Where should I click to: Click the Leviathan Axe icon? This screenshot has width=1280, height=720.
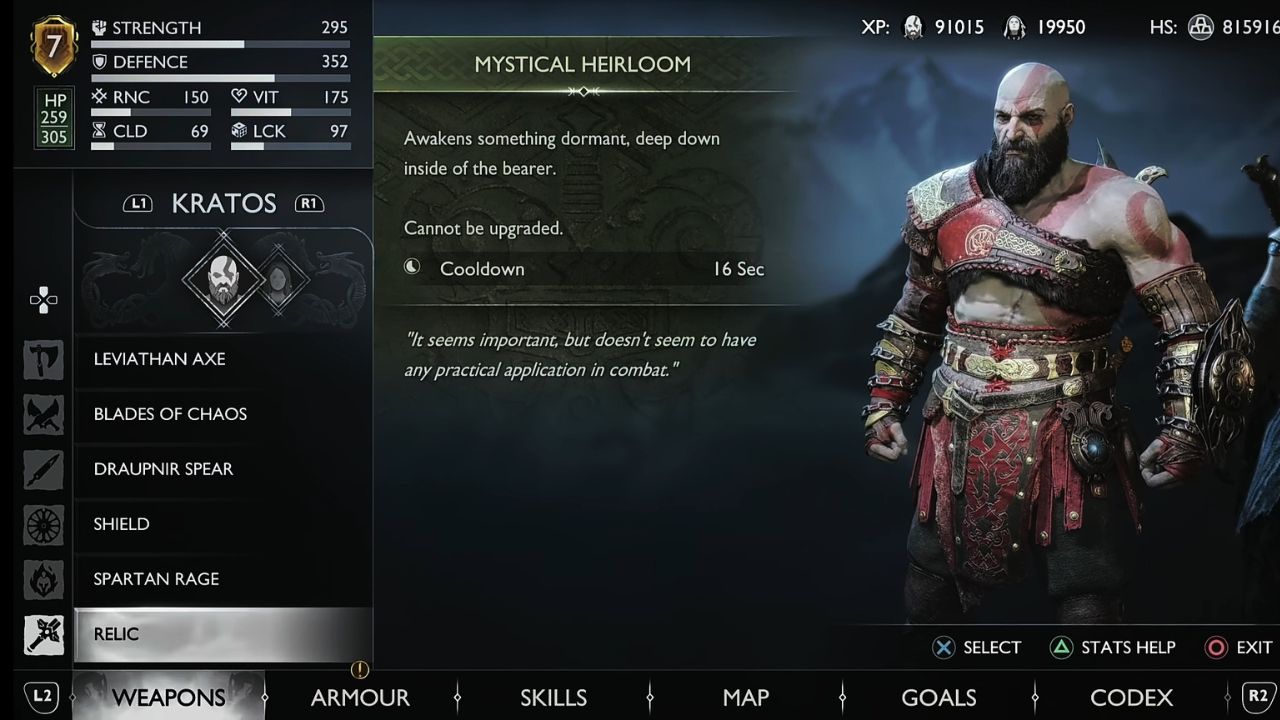tap(43, 360)
